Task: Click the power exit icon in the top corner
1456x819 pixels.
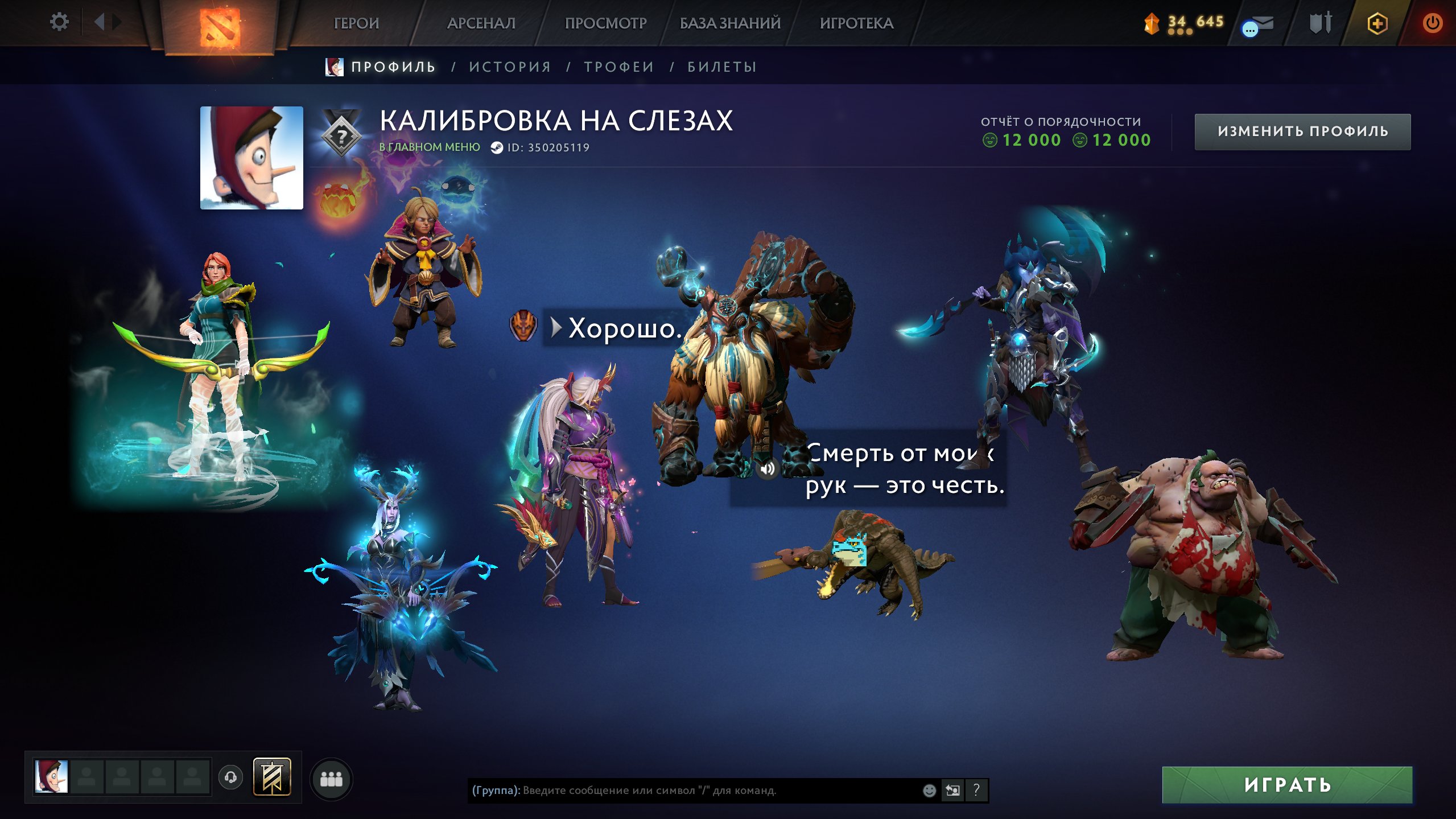Action: pyautogui.click(x=1434, y=22)
